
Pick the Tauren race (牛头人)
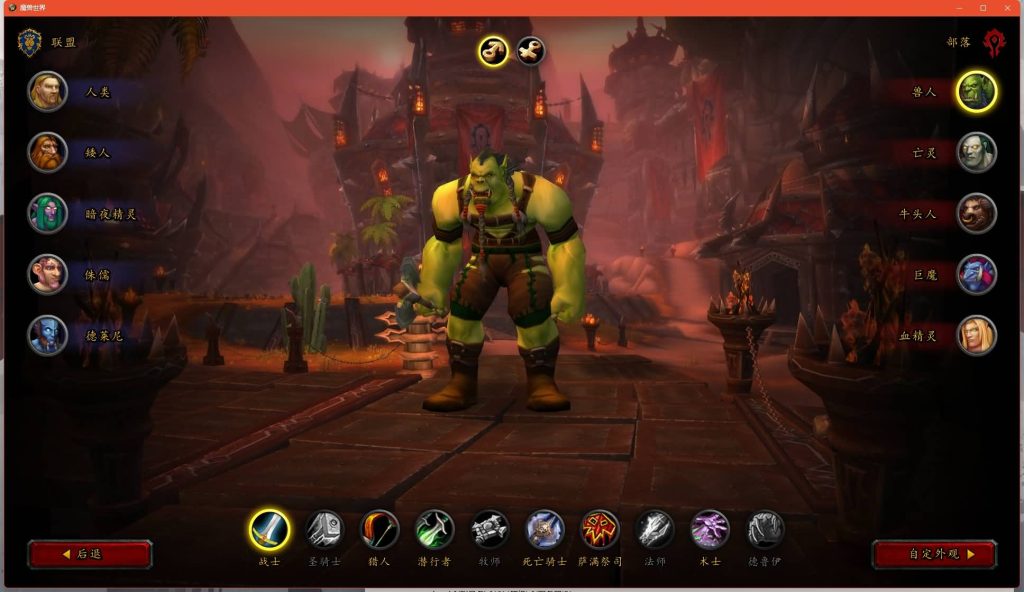(976, 213)
